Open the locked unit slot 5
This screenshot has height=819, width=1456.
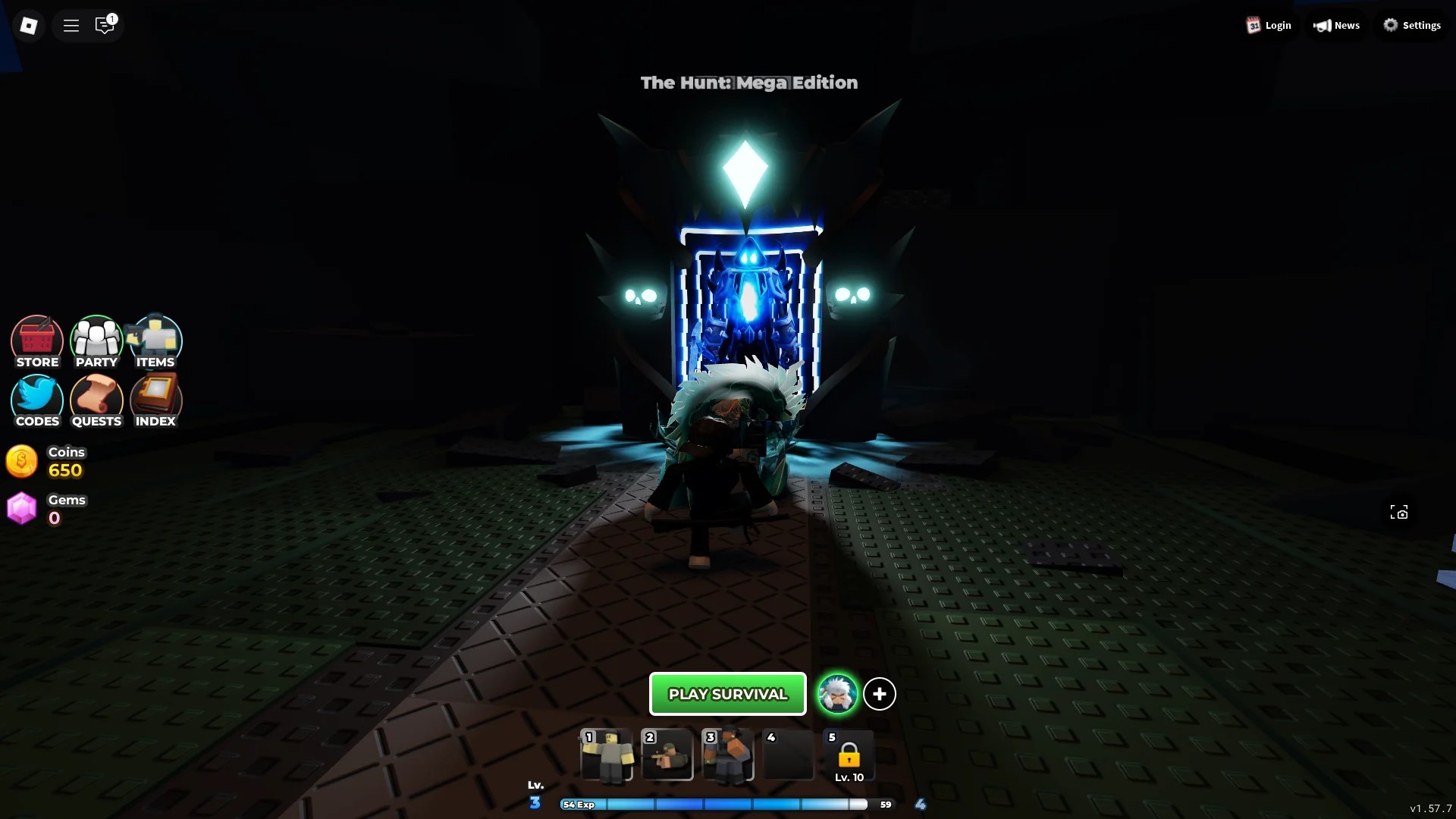[849, 756]
